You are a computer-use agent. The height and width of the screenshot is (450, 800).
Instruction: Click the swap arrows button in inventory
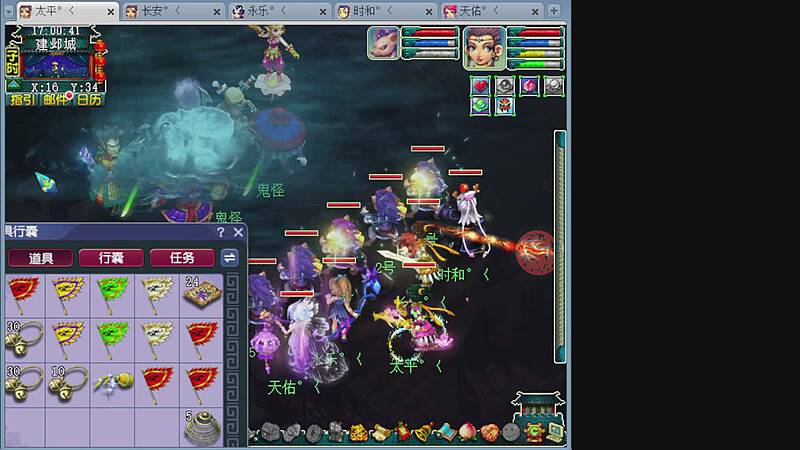(230, 258)
